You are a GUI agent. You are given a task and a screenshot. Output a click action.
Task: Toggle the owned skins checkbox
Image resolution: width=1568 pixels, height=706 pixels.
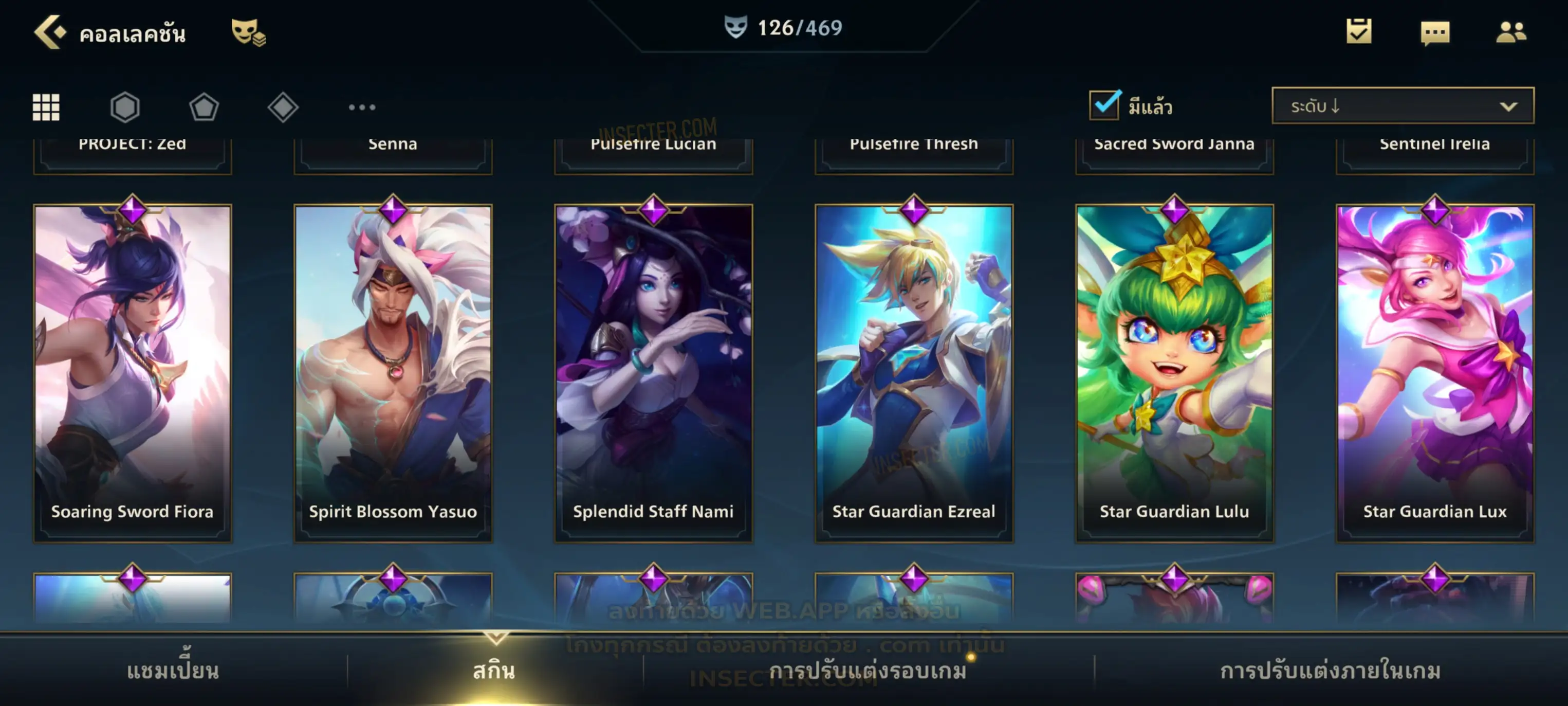tap(1103, 105)
